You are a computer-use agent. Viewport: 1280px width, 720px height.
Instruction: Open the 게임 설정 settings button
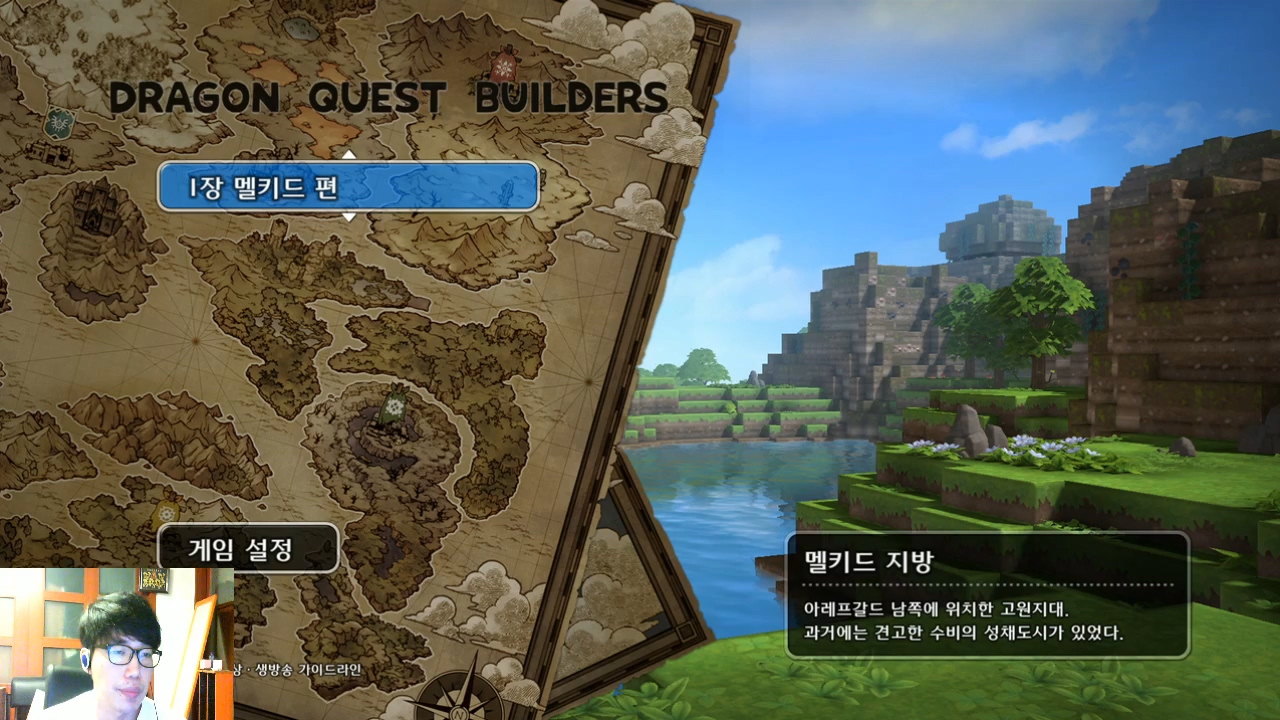click(x=248, y=548)
